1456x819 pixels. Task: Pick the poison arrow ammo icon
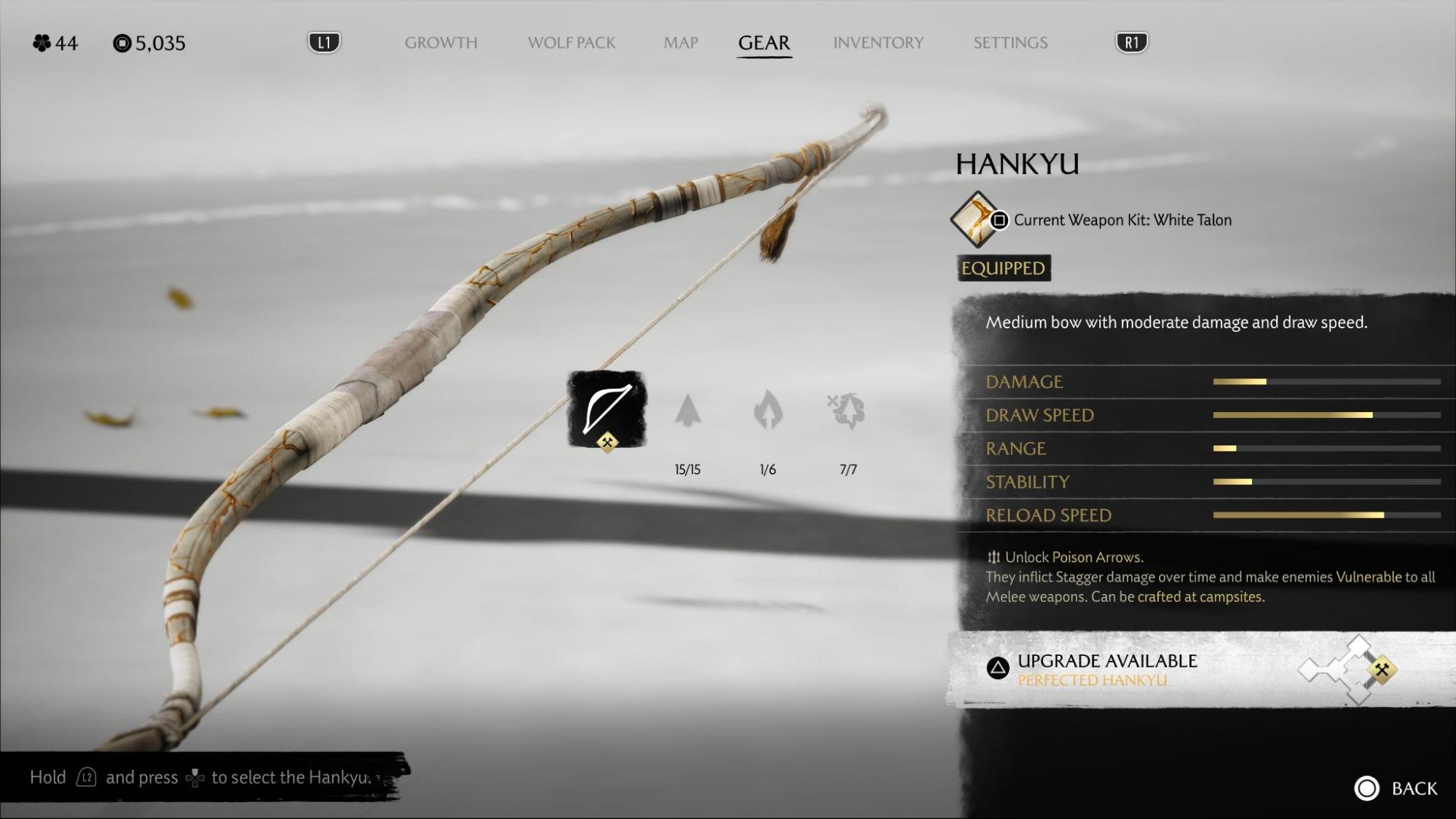847,411
